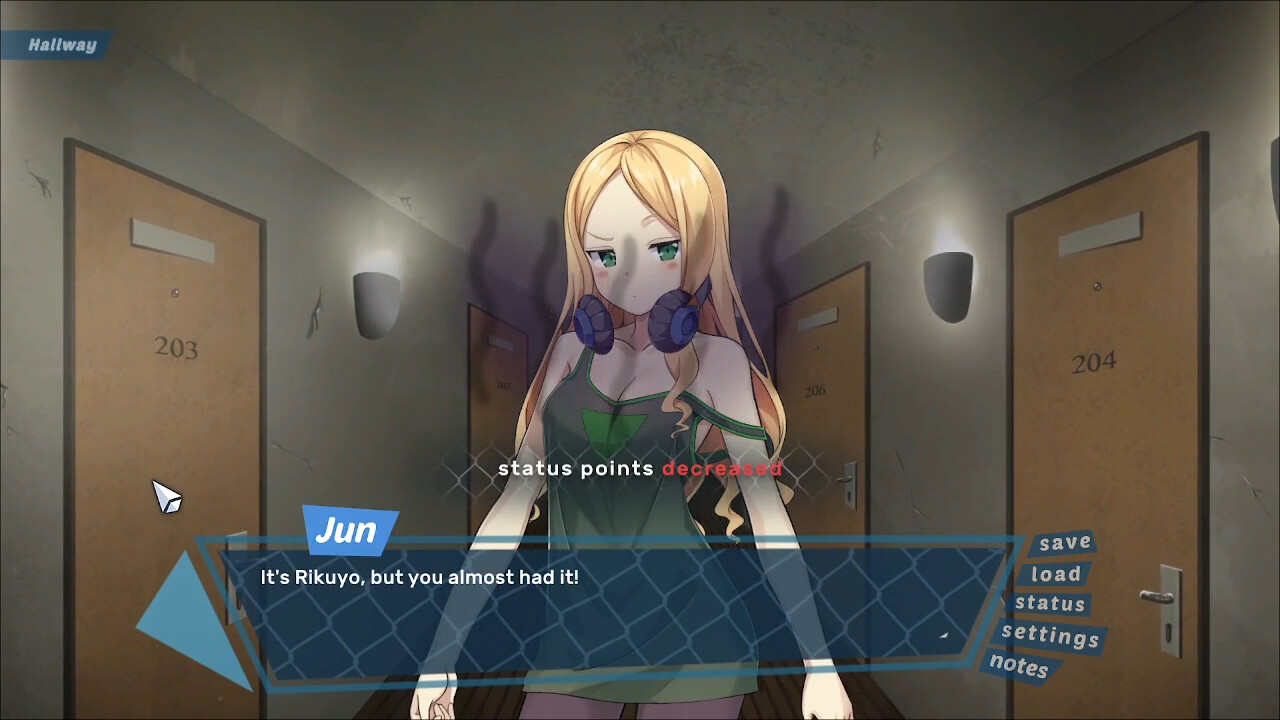Screen dimensions: 1280x720
Task: Open the status screen
Action: click(x=1049, y=604)
